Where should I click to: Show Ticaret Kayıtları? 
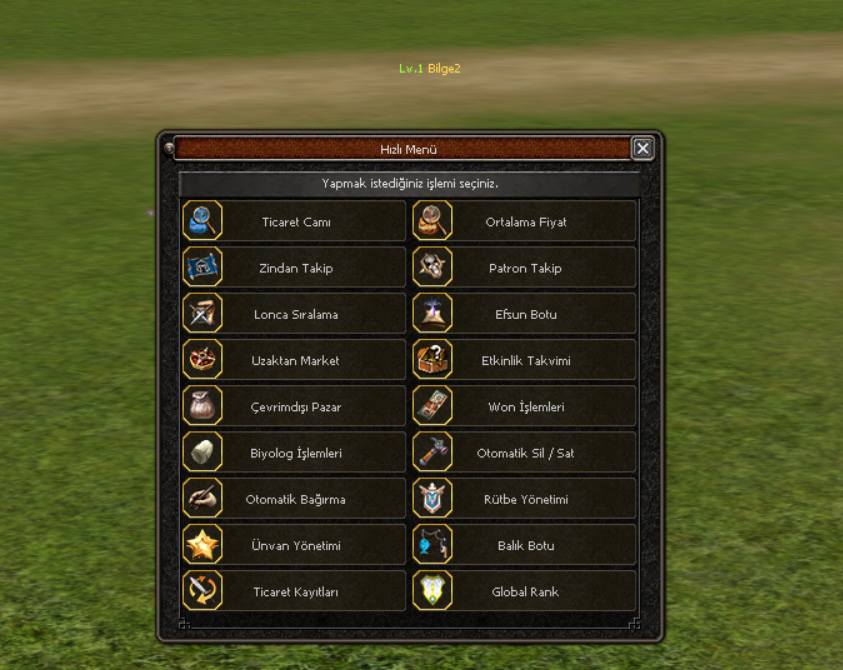(294, 591)
